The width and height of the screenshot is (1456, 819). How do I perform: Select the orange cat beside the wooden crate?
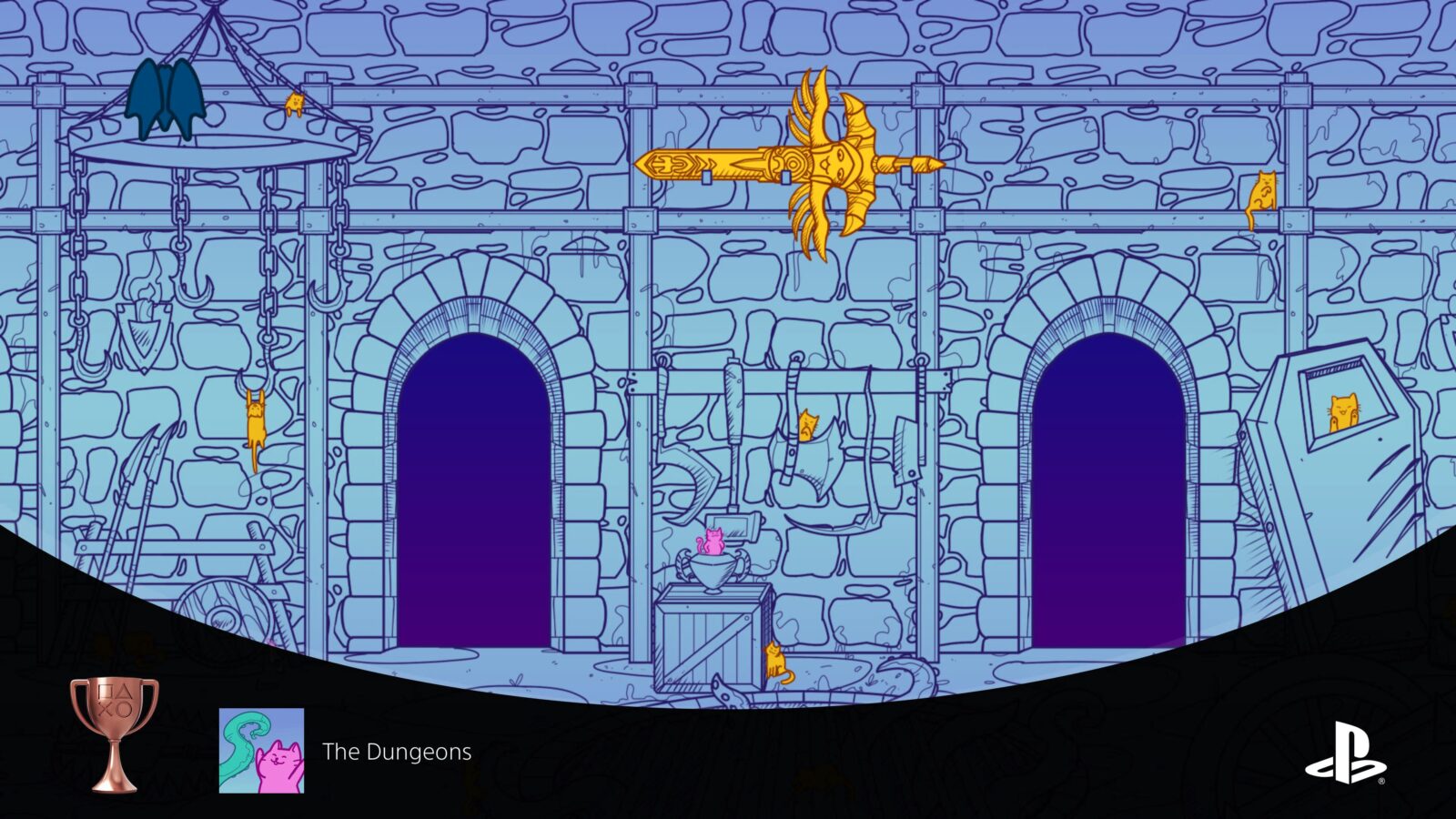point(775,660)
